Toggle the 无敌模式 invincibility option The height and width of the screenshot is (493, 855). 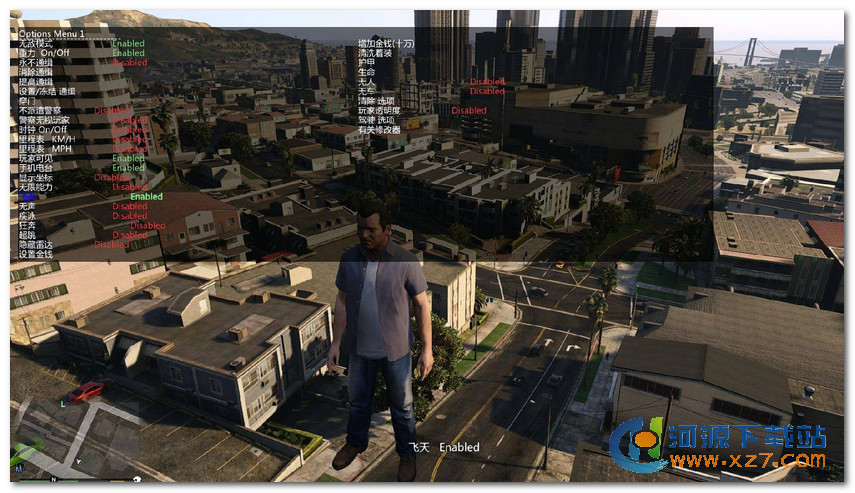click(34, 44)
